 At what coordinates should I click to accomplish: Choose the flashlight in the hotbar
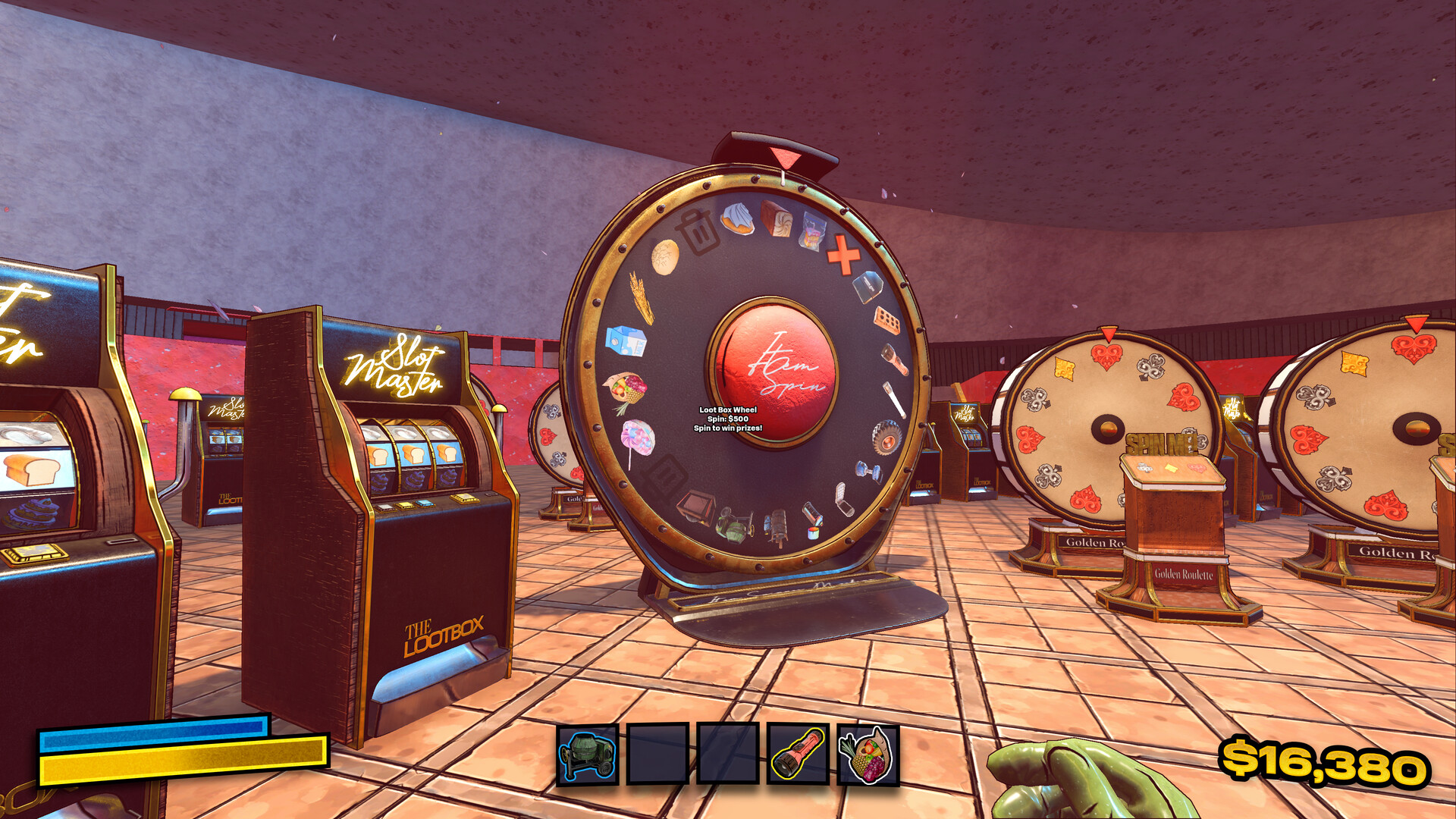coord(798,755)
